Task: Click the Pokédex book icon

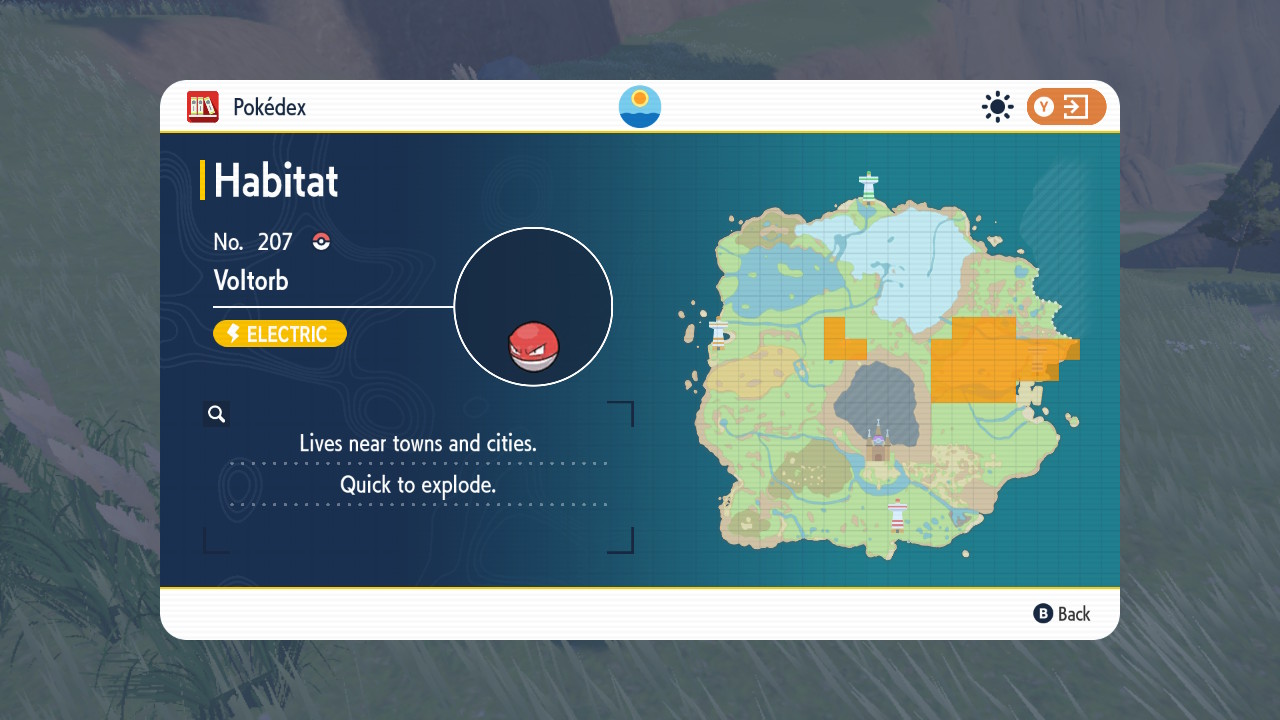Action: [203, 107]
